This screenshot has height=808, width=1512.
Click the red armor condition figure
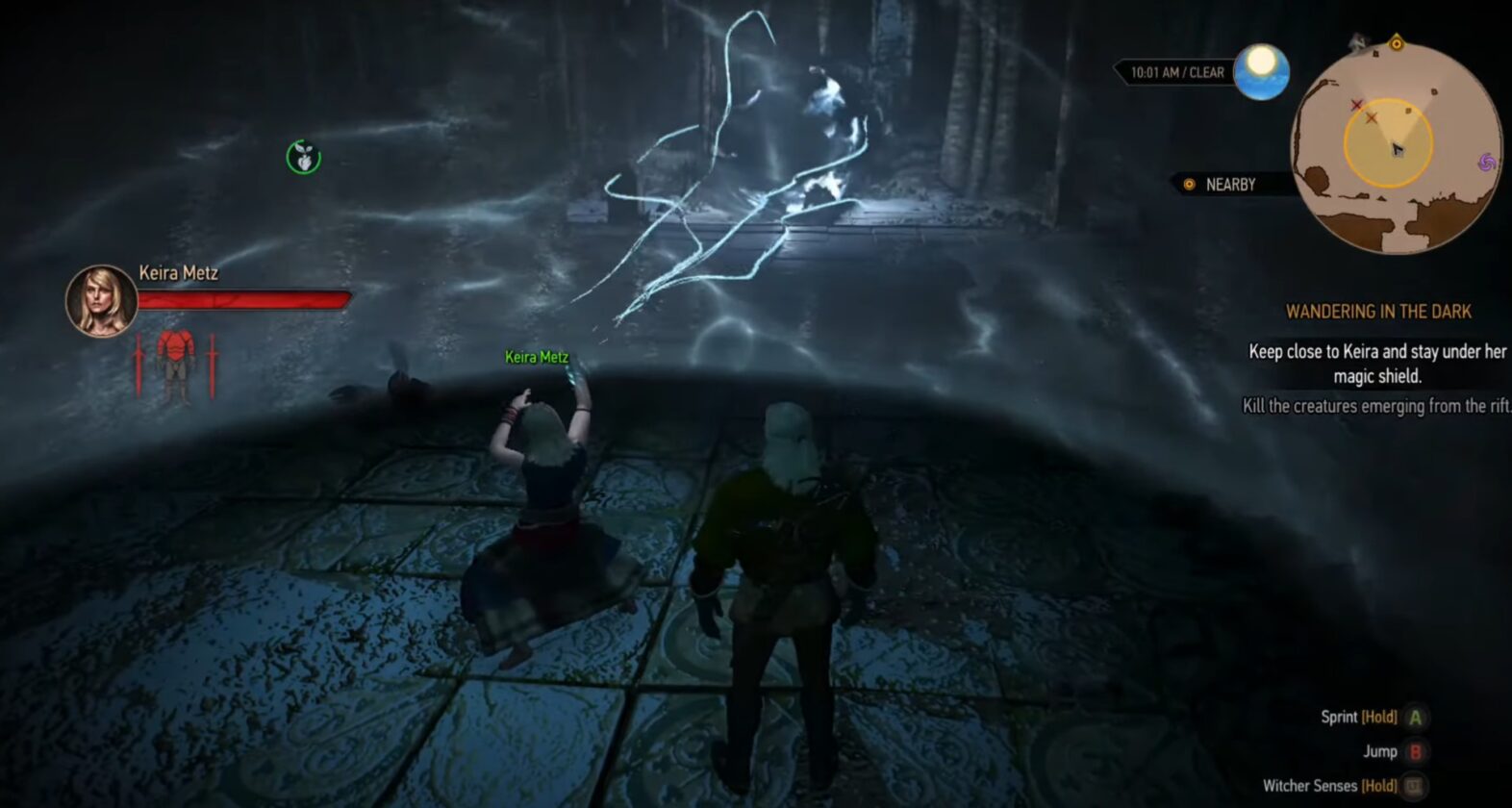click(x=175, y=364)
